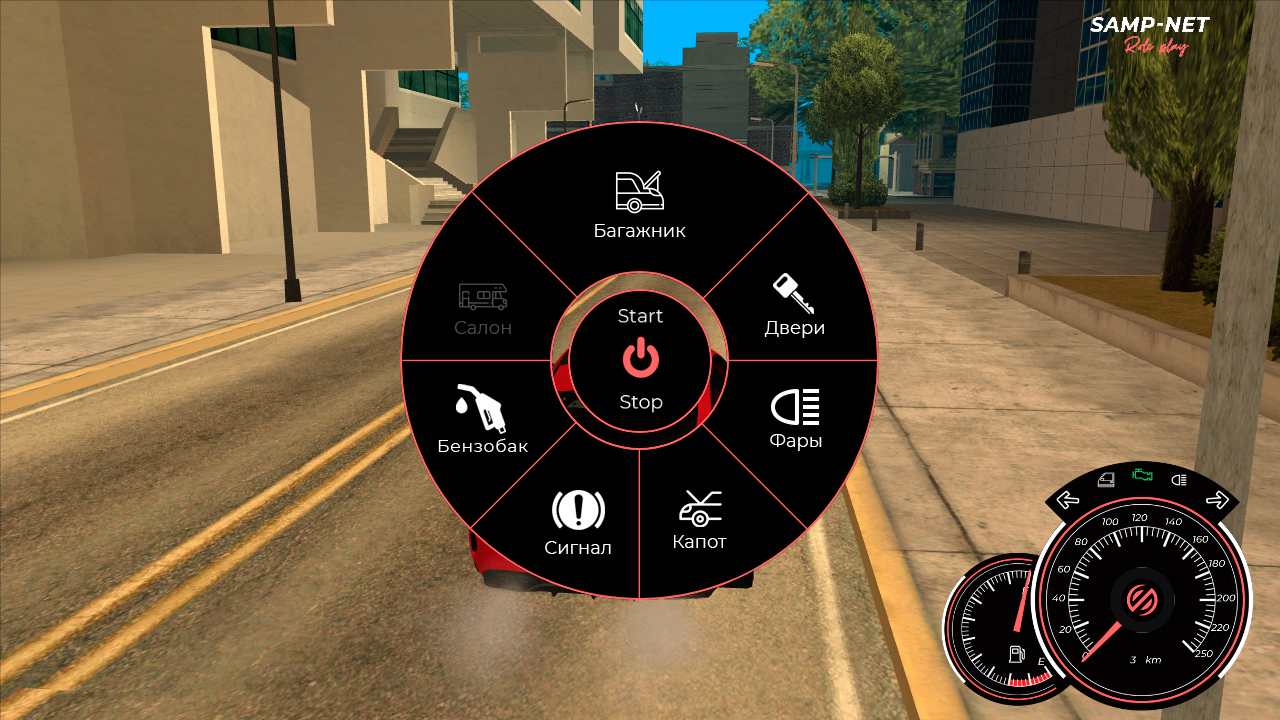Open the Багажник trunk option
The height and width of the screenshot is (720, 1280).
(639, 205)
